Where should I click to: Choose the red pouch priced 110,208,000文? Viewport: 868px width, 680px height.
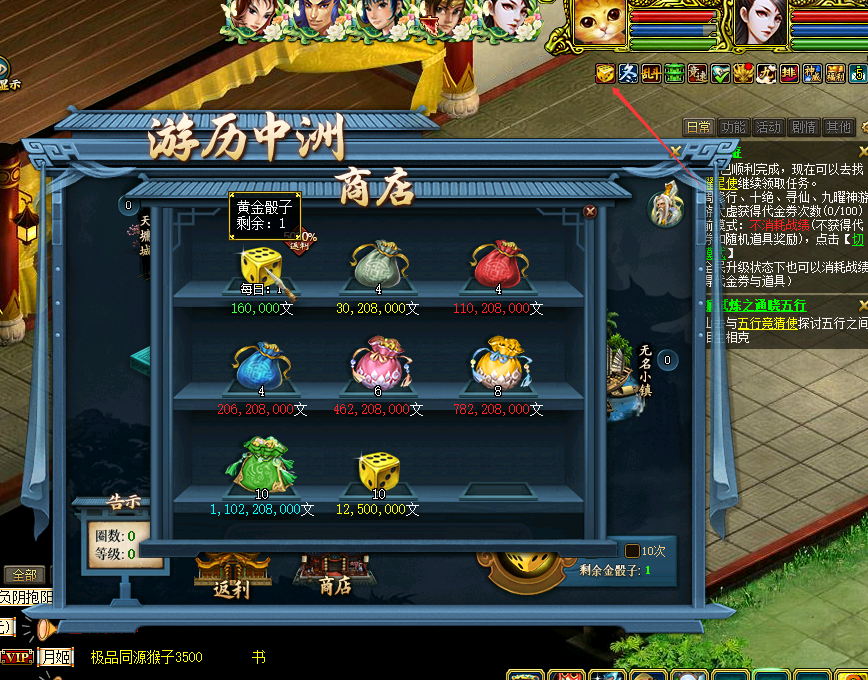pos(497,264)
